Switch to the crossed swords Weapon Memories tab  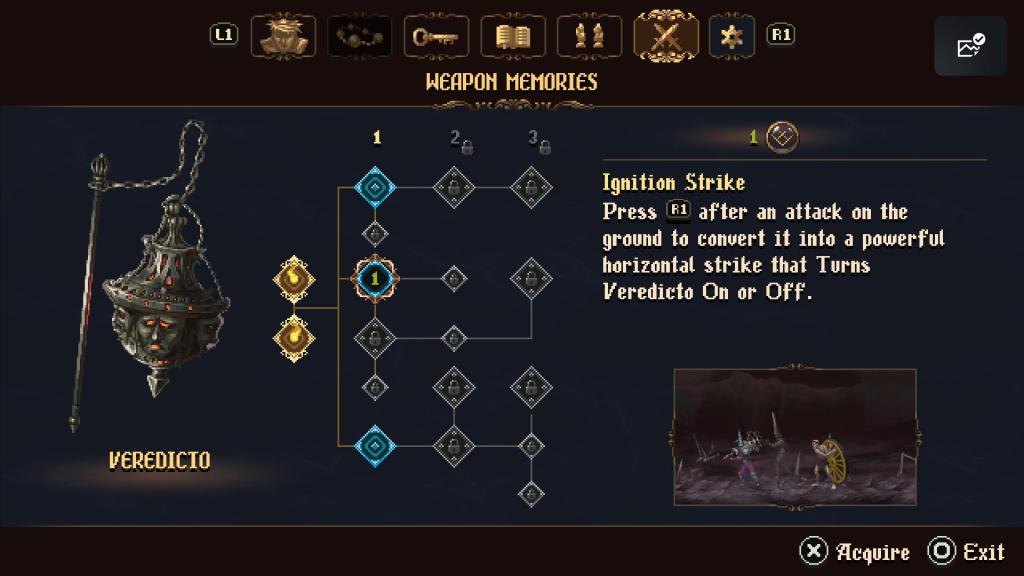(666, 35)
